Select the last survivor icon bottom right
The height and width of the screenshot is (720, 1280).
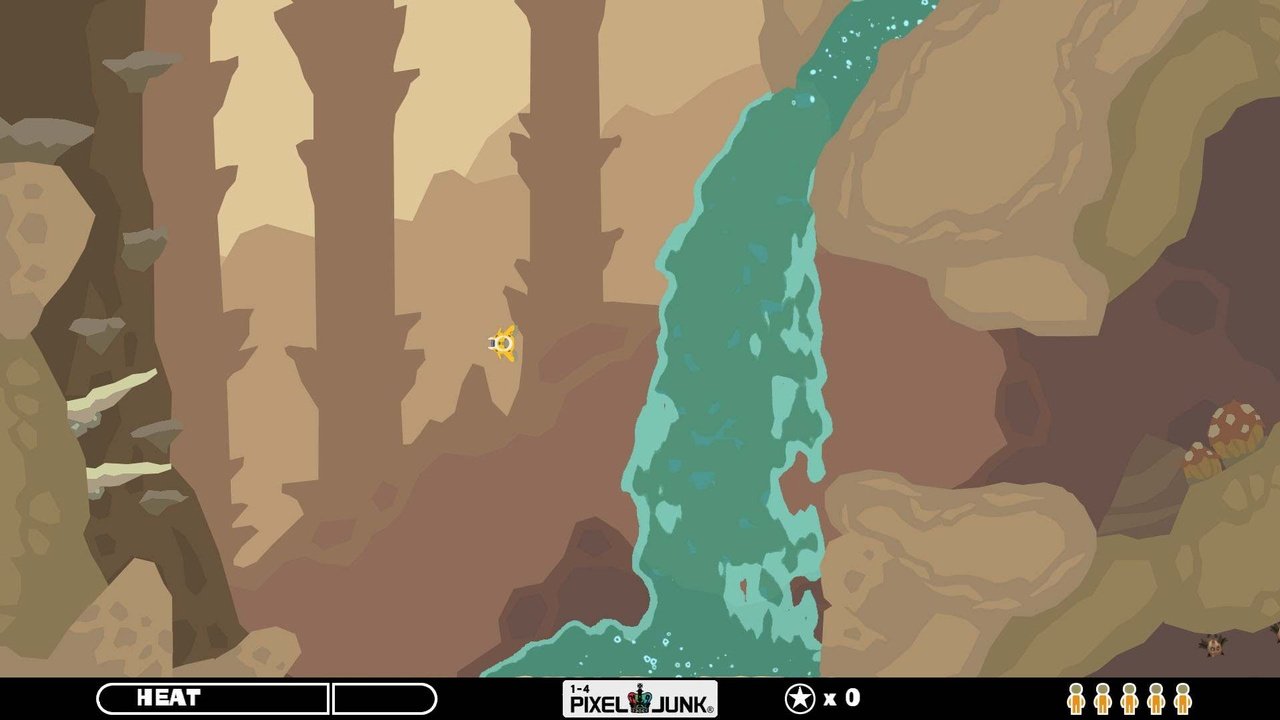pyautogui.click(x=1181, y=700)
